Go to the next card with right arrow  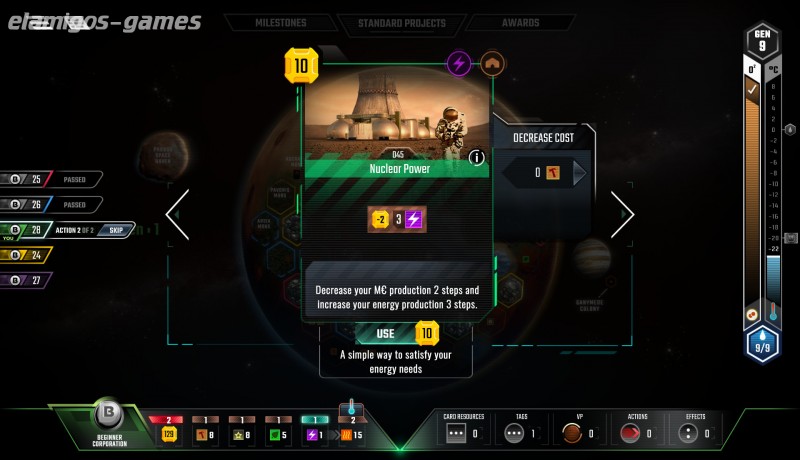coord(622,215)
